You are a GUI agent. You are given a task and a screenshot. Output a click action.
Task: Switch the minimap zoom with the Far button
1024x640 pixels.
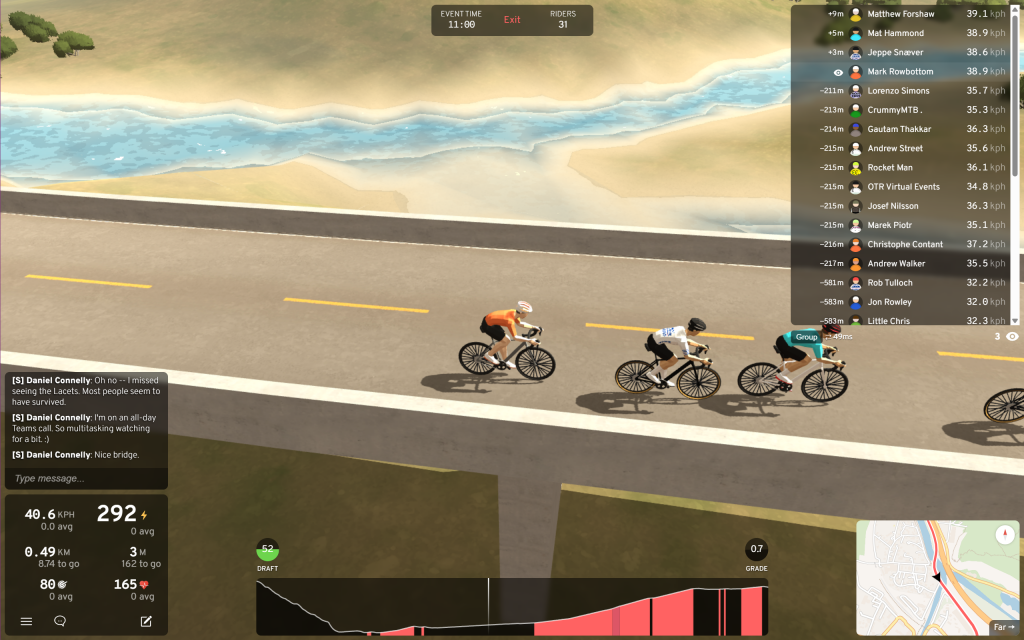coord(1004,628)
